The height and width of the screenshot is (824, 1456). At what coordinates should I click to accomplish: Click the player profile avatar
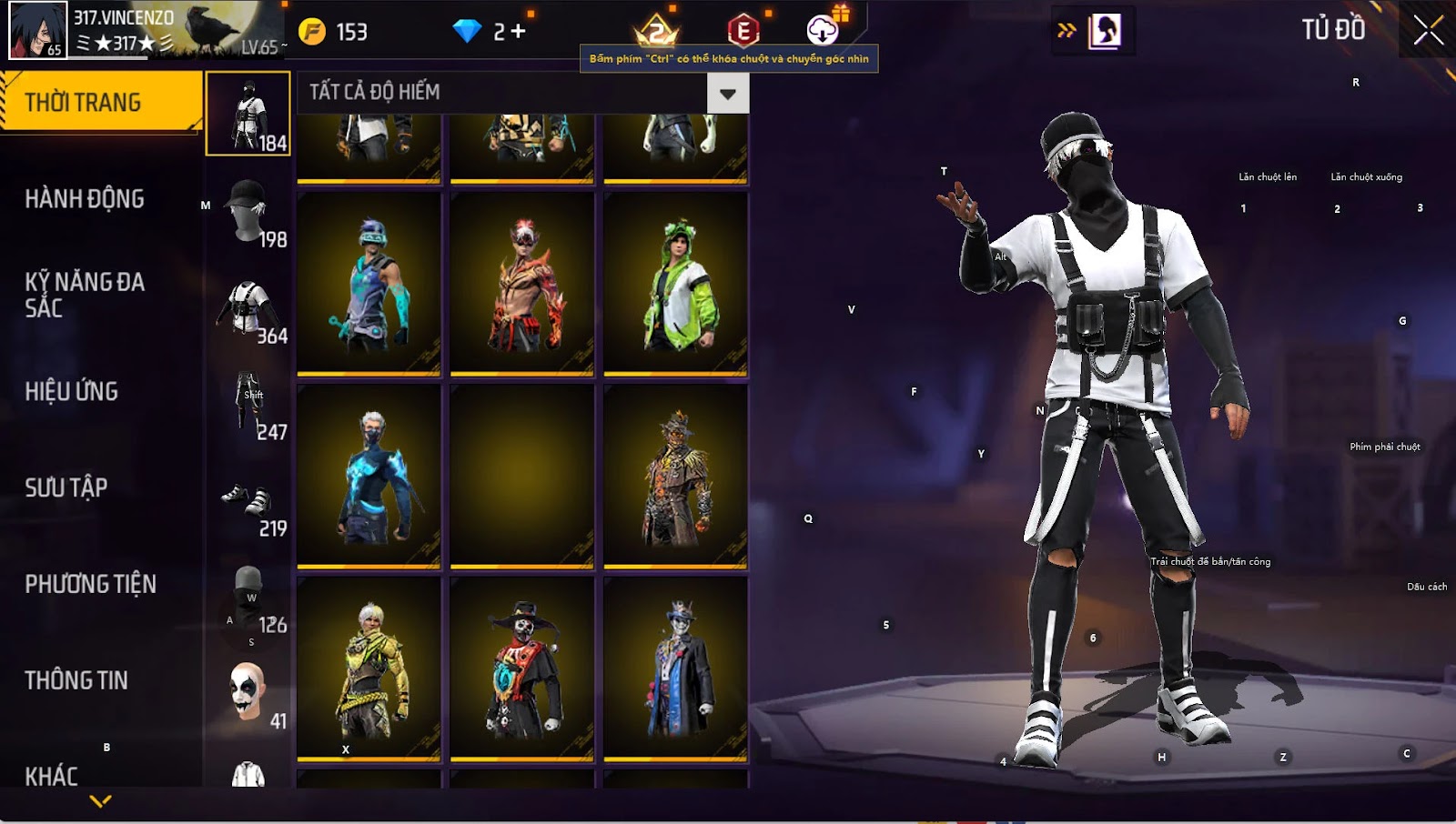click(x=37, y=30)
